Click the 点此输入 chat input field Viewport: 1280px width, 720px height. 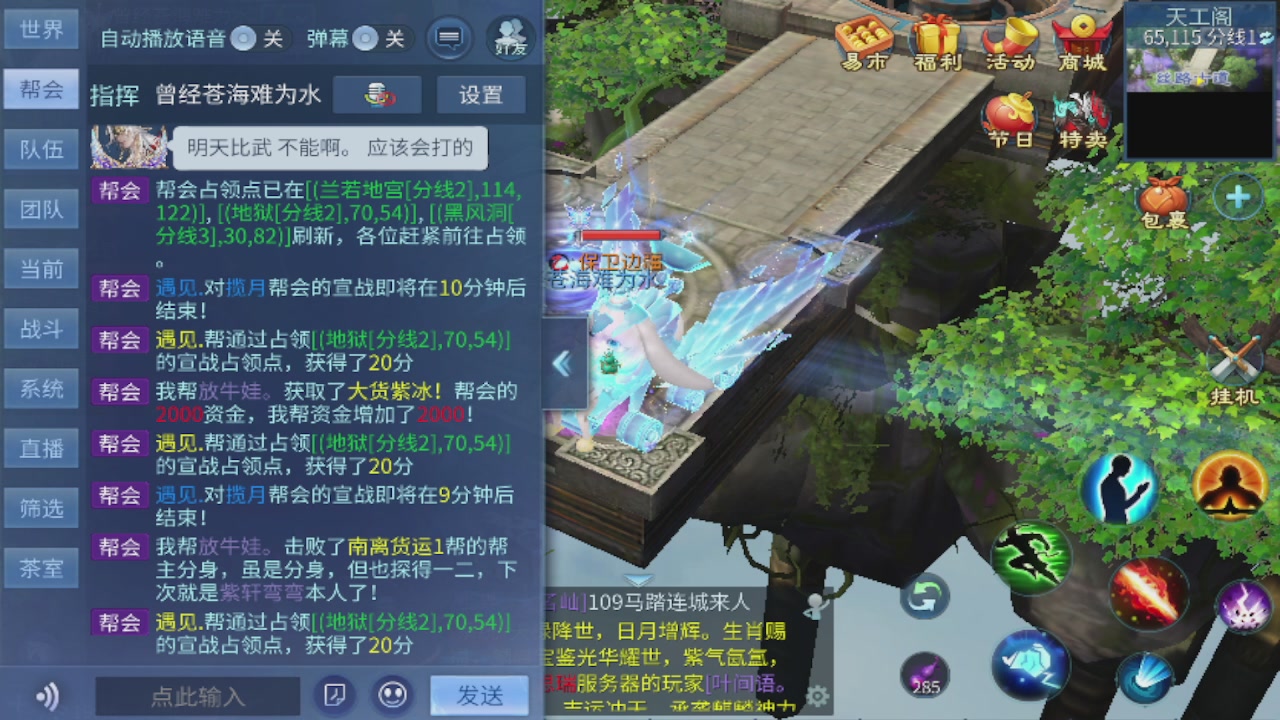coord(196,697)
